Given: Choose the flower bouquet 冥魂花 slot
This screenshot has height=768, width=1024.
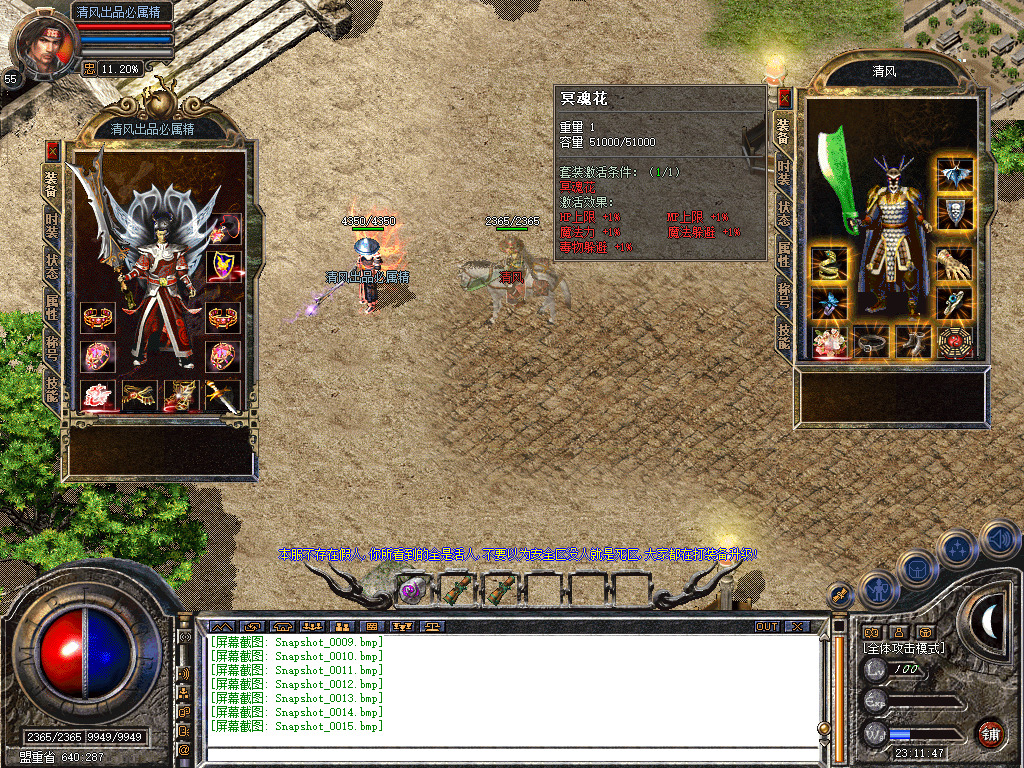Looking at the screenshot, I should coord(829,342).
